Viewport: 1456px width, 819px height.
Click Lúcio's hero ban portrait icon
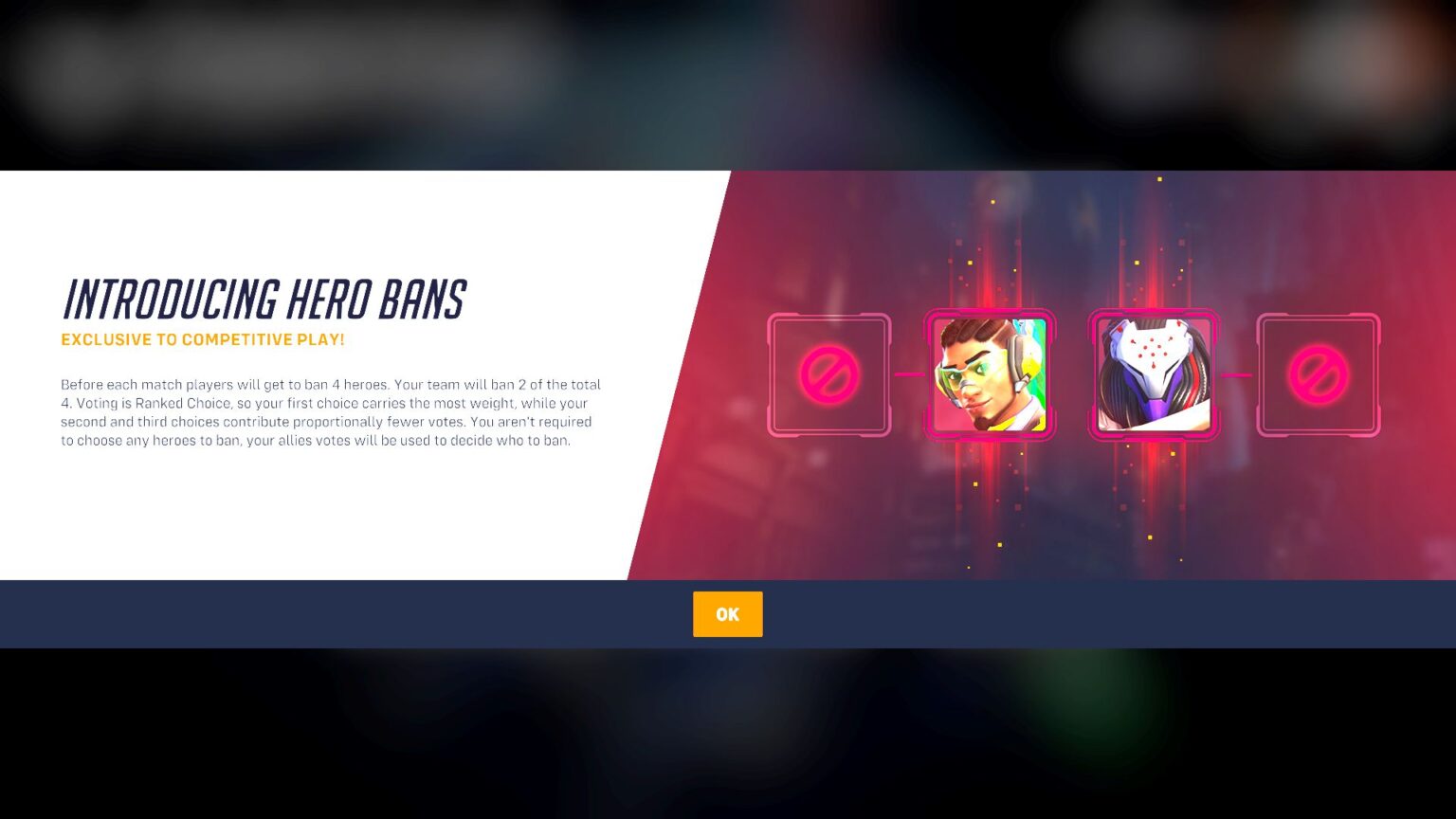click(991, 375)
